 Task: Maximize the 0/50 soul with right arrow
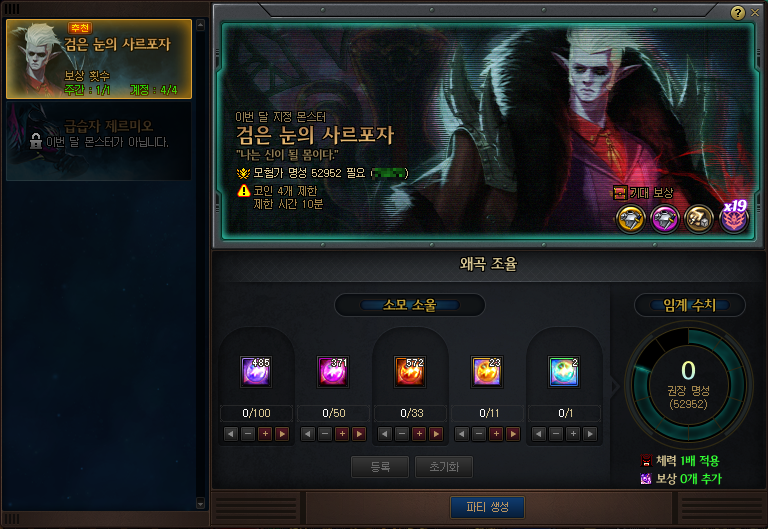[x=359, y=434]
